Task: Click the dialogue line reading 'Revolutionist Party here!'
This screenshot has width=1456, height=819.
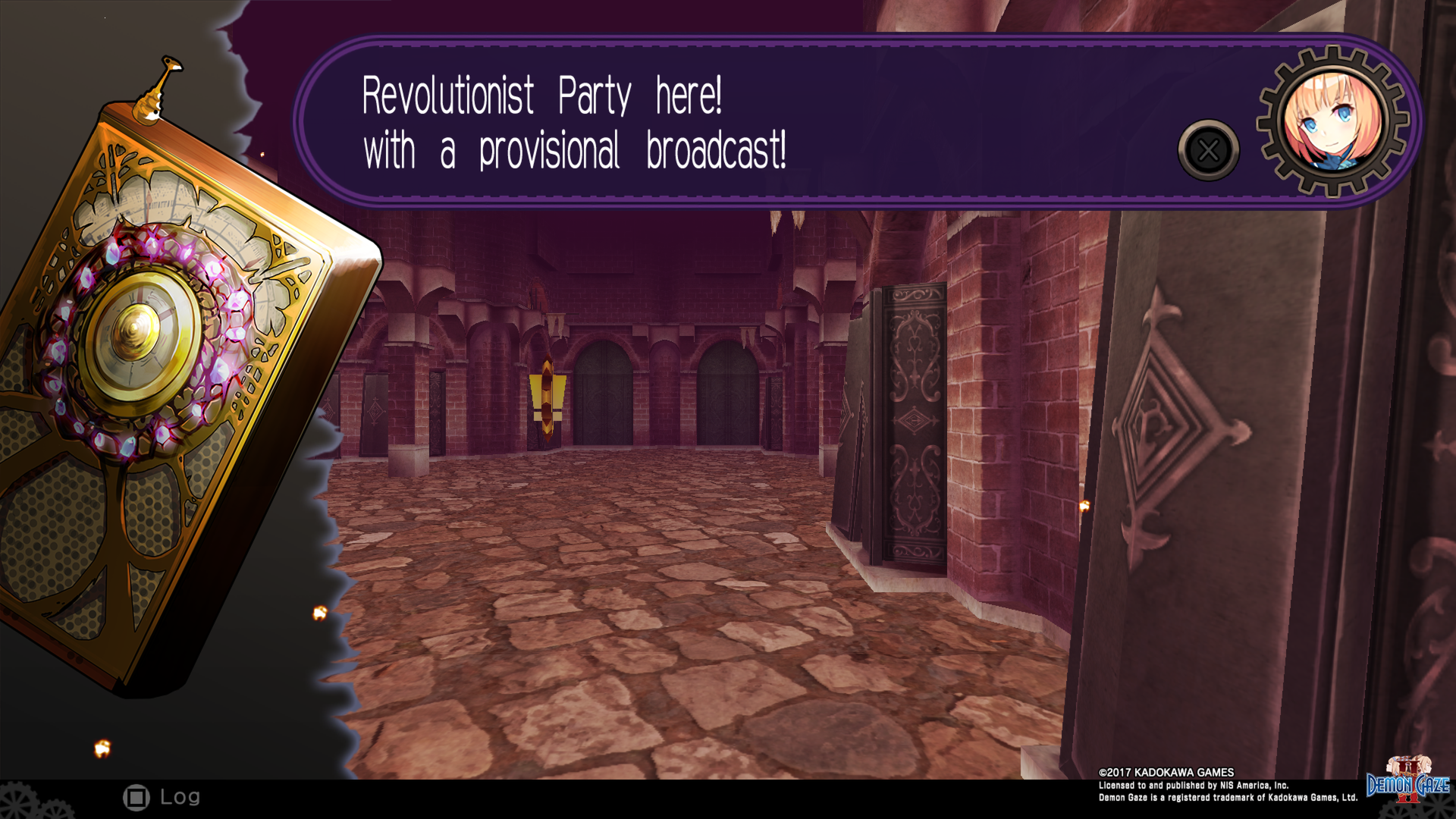Action: [x=543, y=95]
